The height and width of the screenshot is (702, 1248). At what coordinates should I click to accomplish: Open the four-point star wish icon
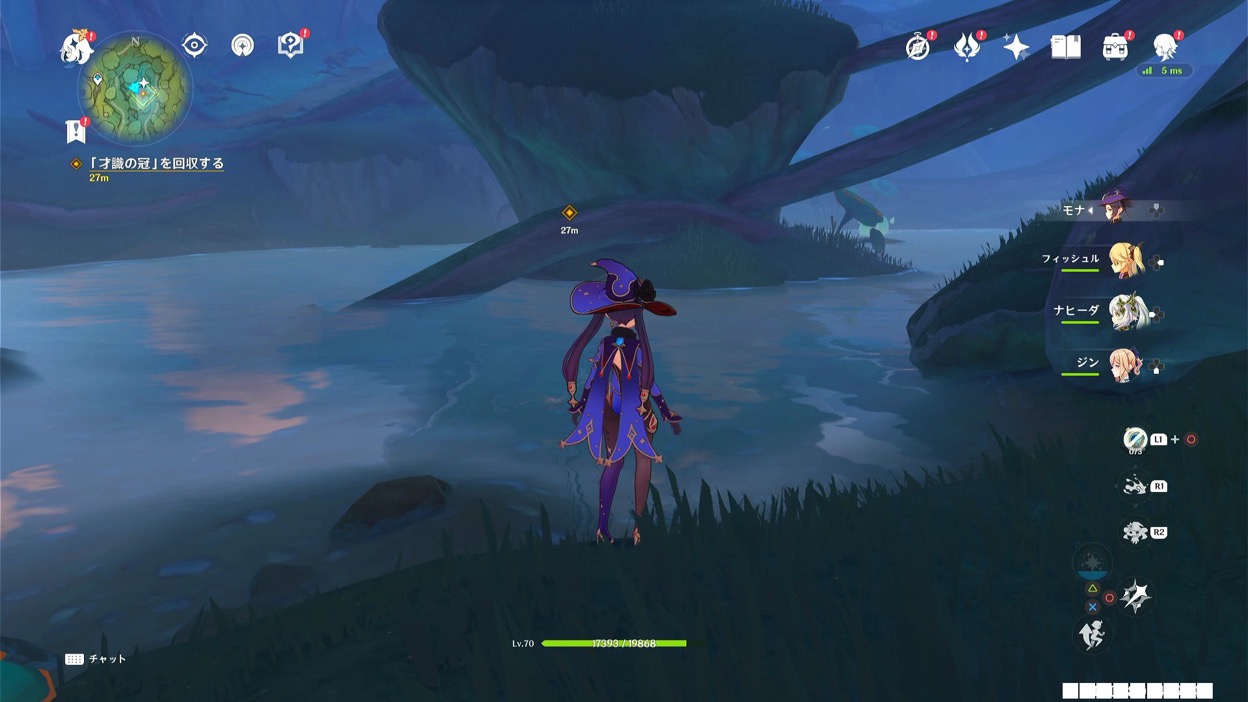click(x=1016, y=47)
